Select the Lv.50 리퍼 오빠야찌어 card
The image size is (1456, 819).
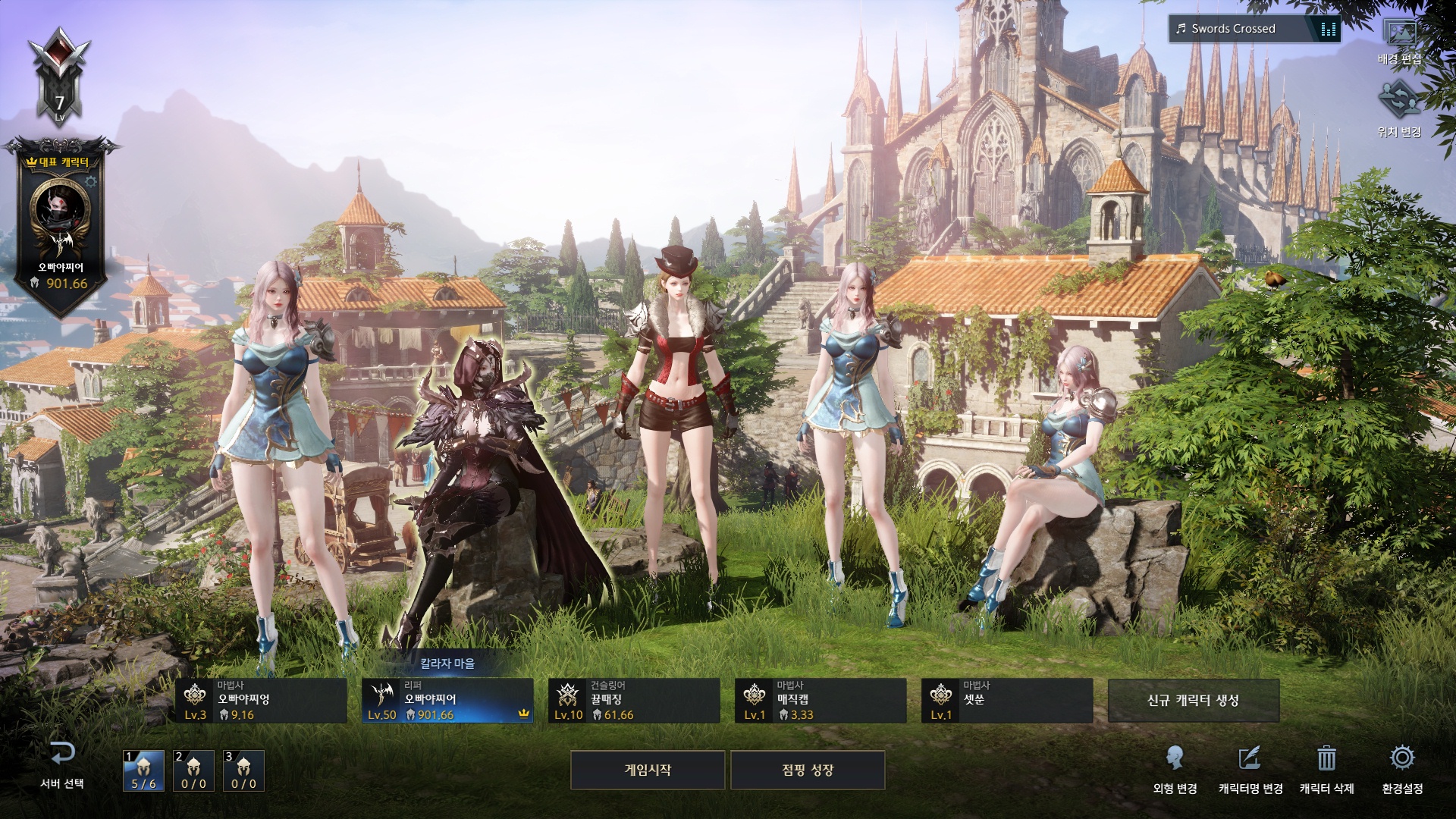click(447, 700)
